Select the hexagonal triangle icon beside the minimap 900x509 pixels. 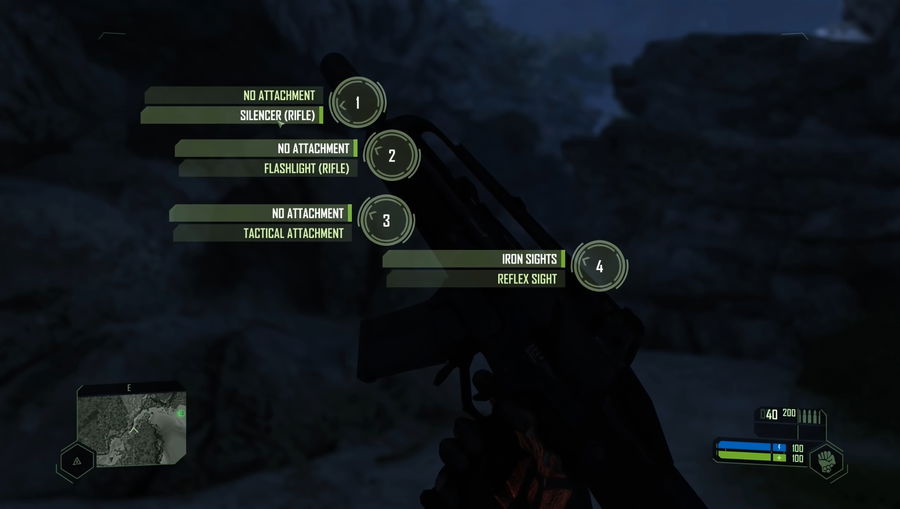[76, 461]
